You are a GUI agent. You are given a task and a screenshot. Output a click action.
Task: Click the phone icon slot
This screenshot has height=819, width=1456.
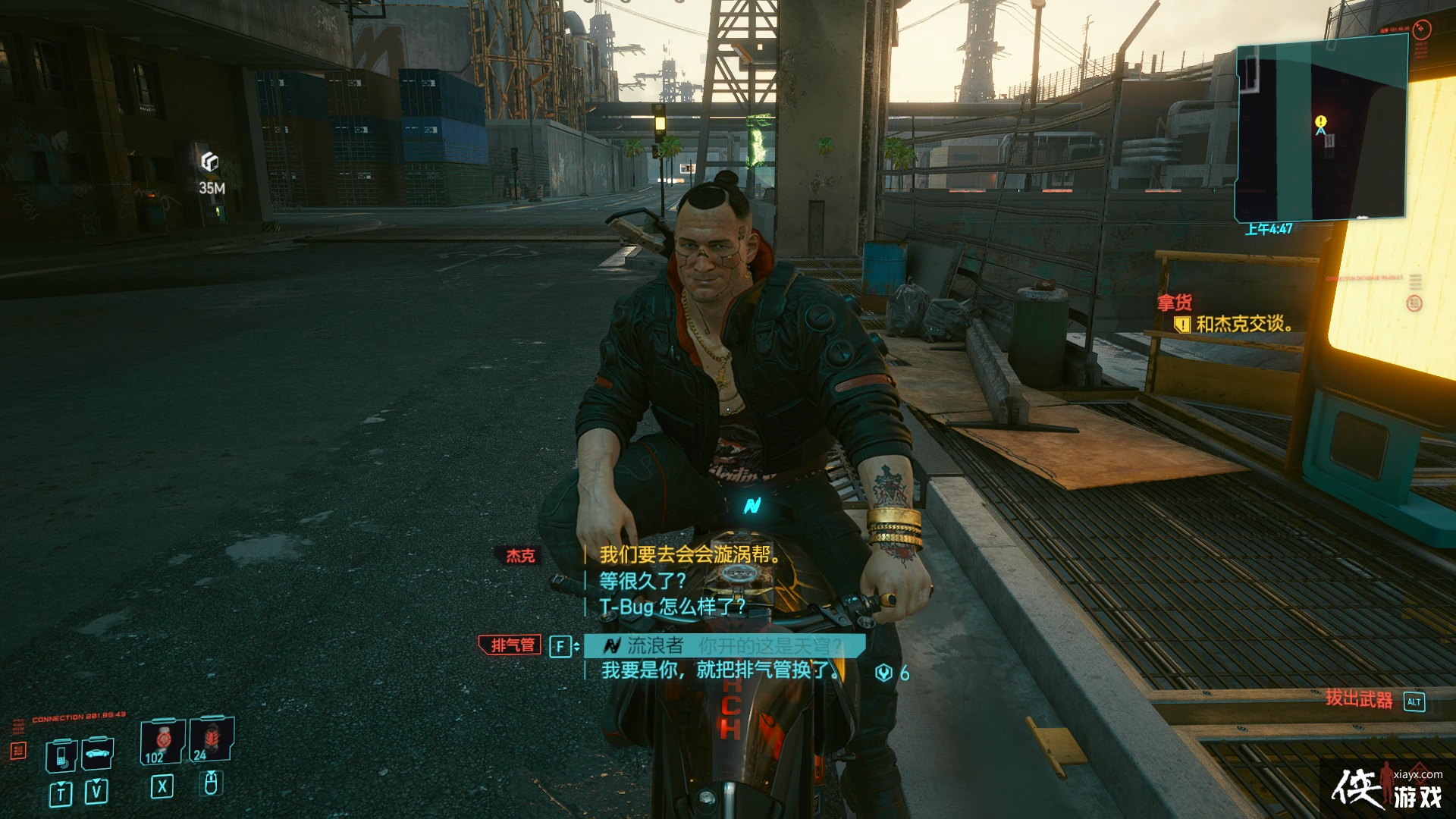[61, 755]
